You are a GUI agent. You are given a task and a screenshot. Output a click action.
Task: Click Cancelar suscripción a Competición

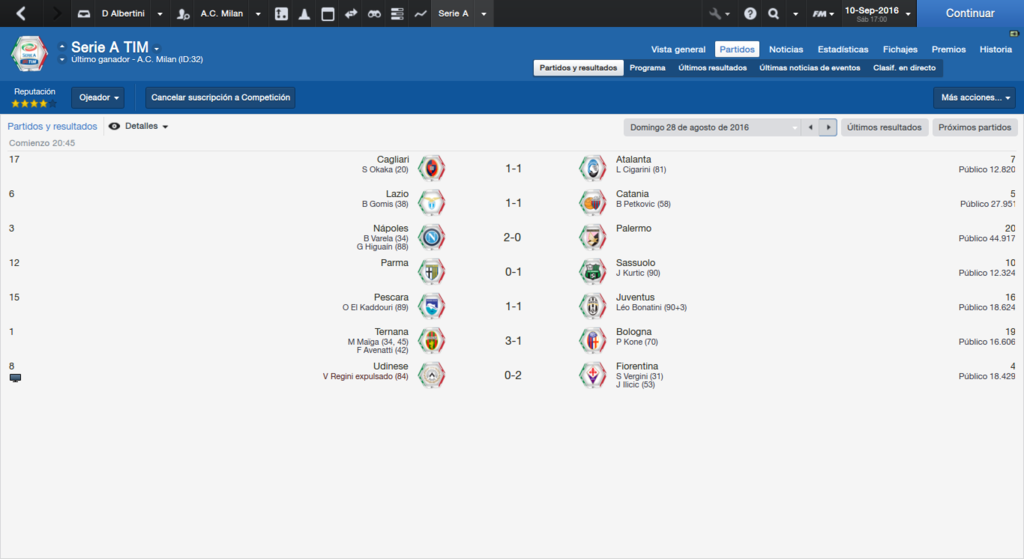pos(220,98)
